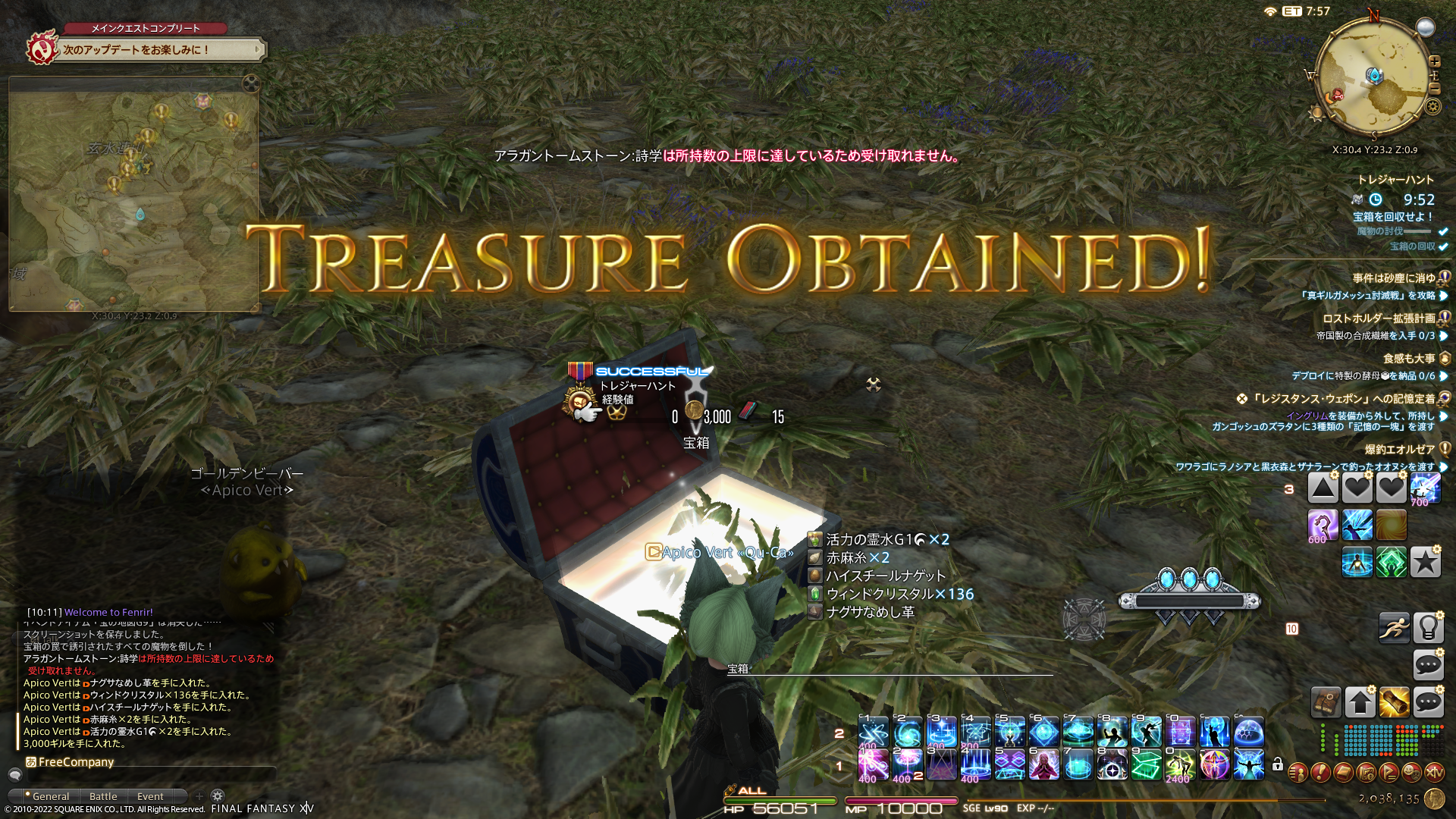Viewport: 1456px width, 819px height.
Task: Click the black triangle macro icon
Action: [1323, 488]
